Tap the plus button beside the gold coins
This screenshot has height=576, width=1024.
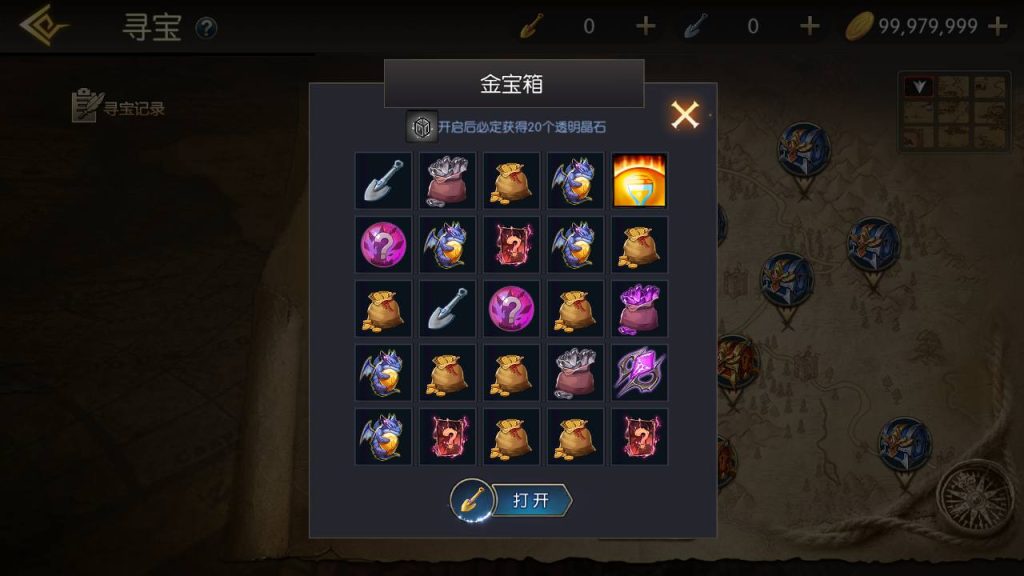pos(997,26)
